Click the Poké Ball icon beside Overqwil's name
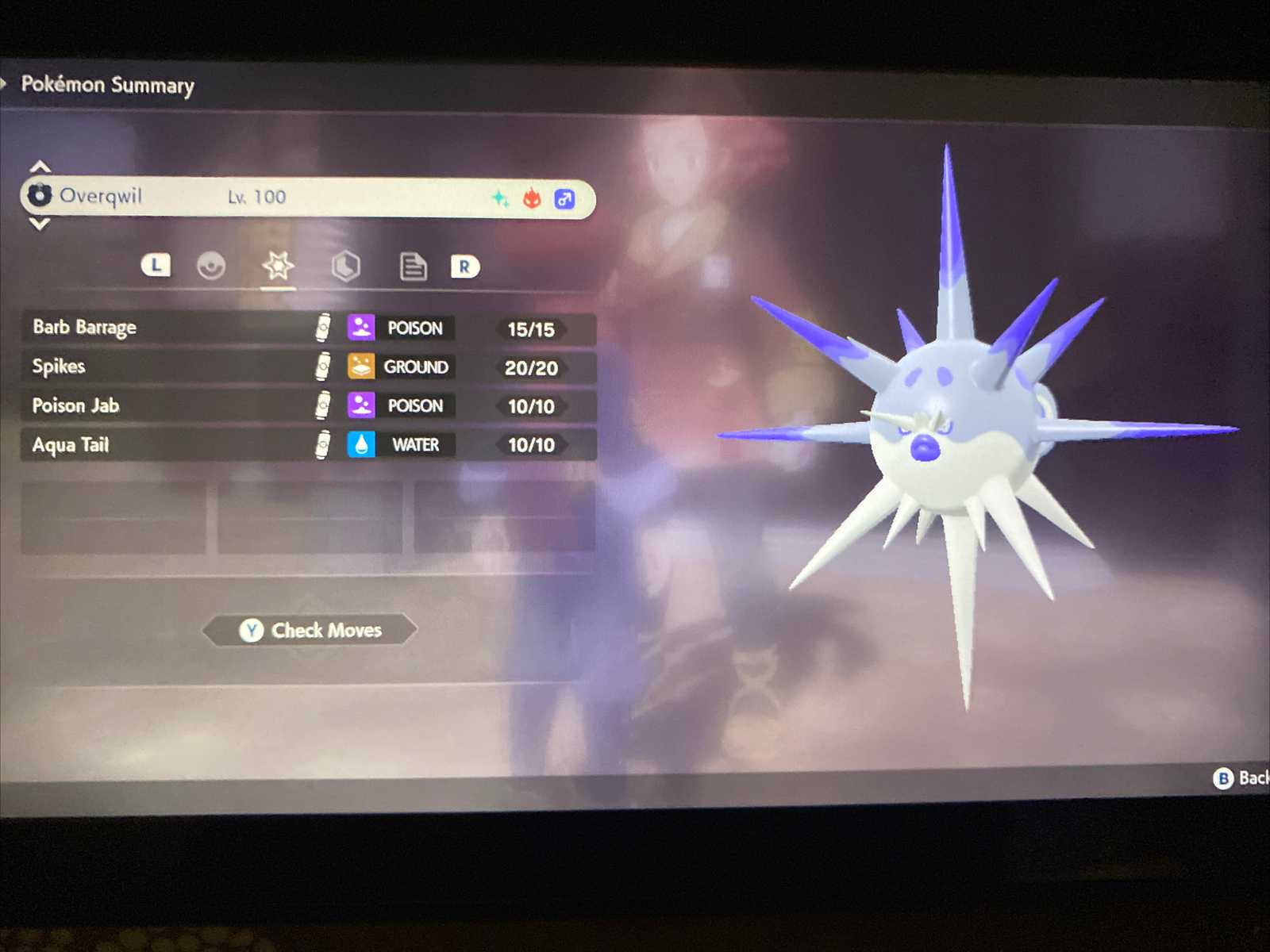 (39, 195)
